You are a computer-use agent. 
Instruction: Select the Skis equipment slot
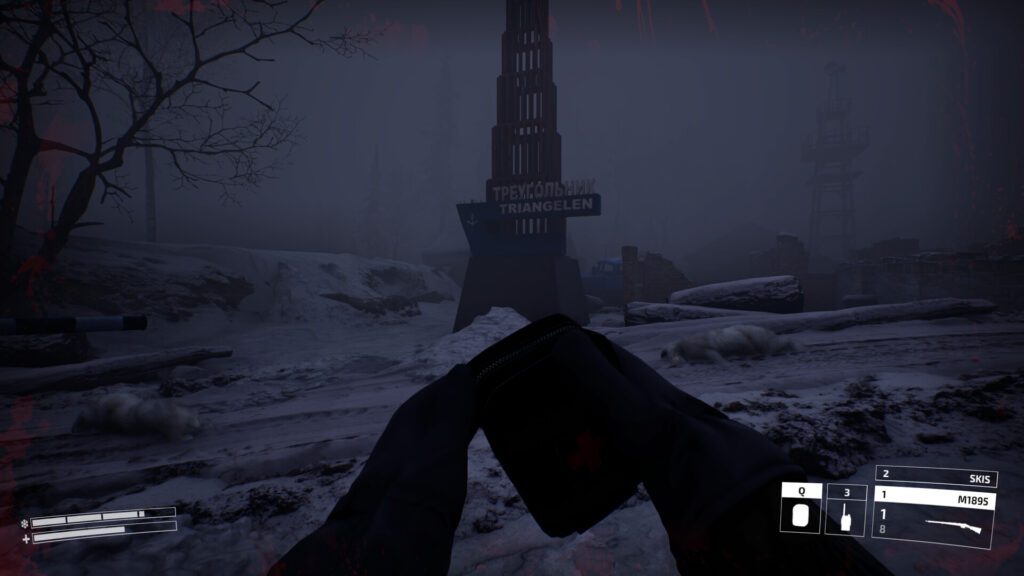tap(934, 476)
